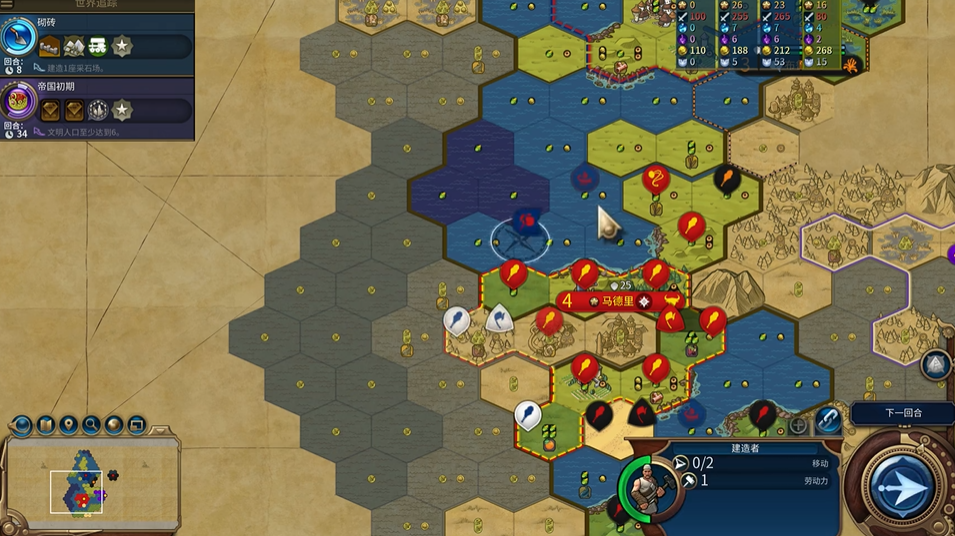This screenshot has width=955, height=536.
Task: Click the 下一回合 next turn label
Action: tap(903, 413)
